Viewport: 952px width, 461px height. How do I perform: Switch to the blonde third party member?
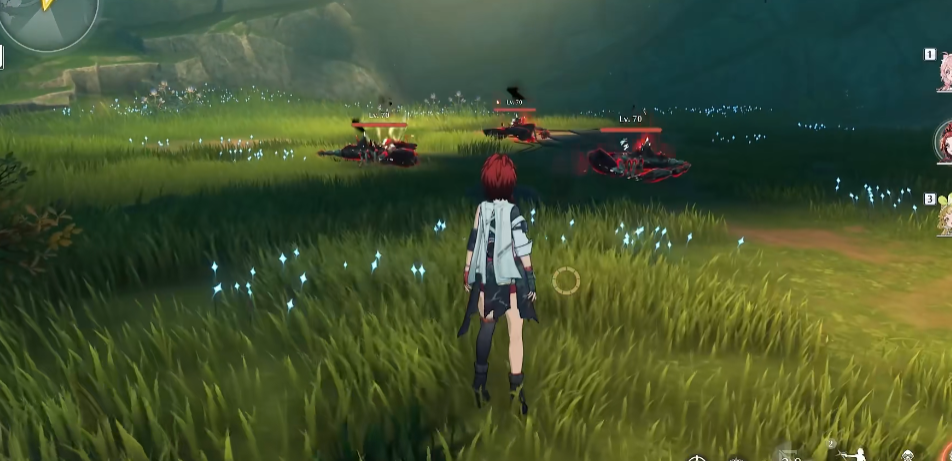(x=944, y=216)
